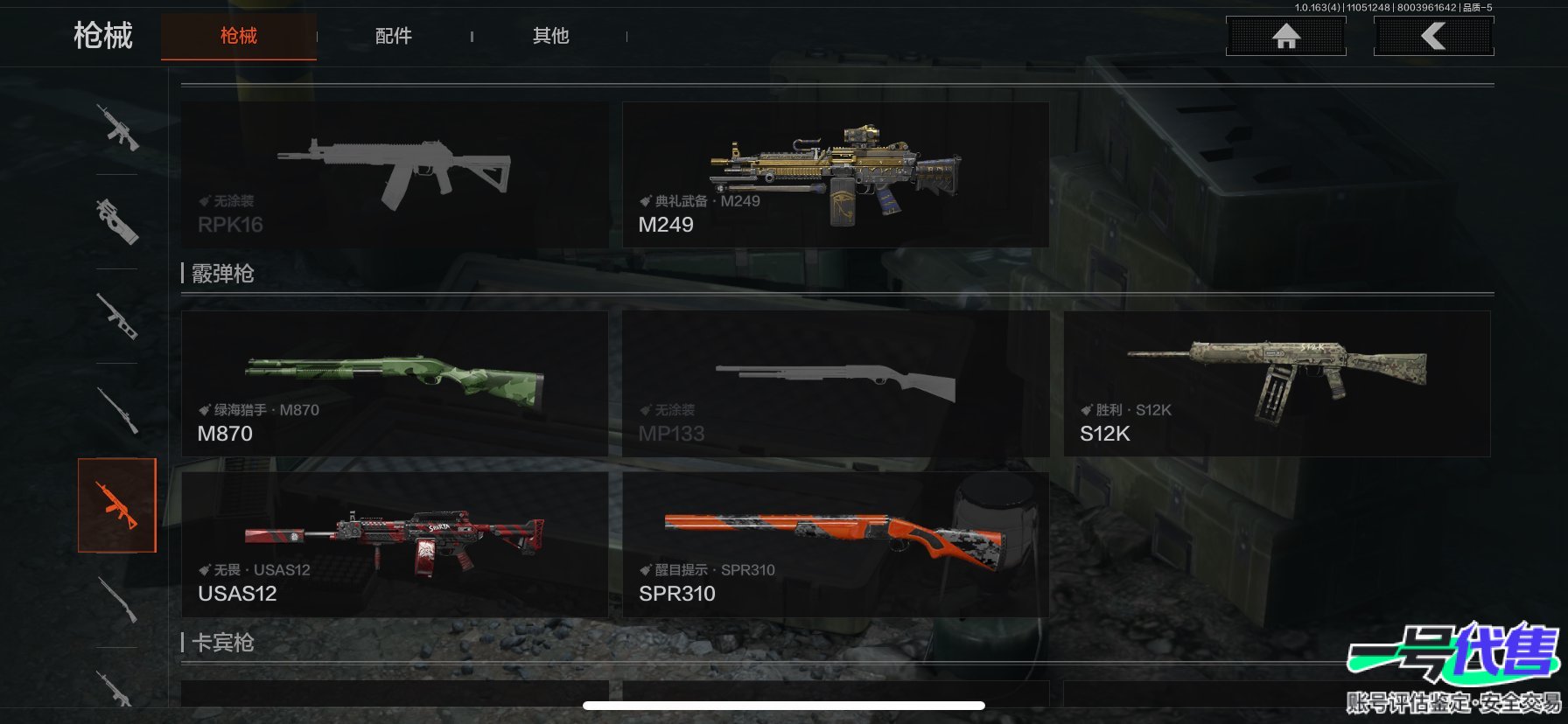
Task: Select the red USAS12 card
Action: [x=395, y=545]
